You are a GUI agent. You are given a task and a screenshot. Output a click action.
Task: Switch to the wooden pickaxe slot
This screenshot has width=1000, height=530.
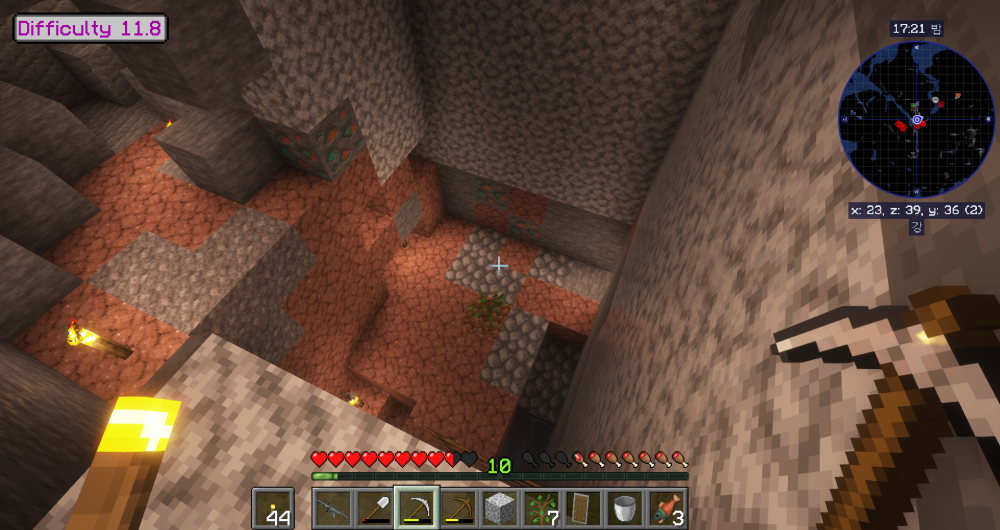[x=458, y=509]
